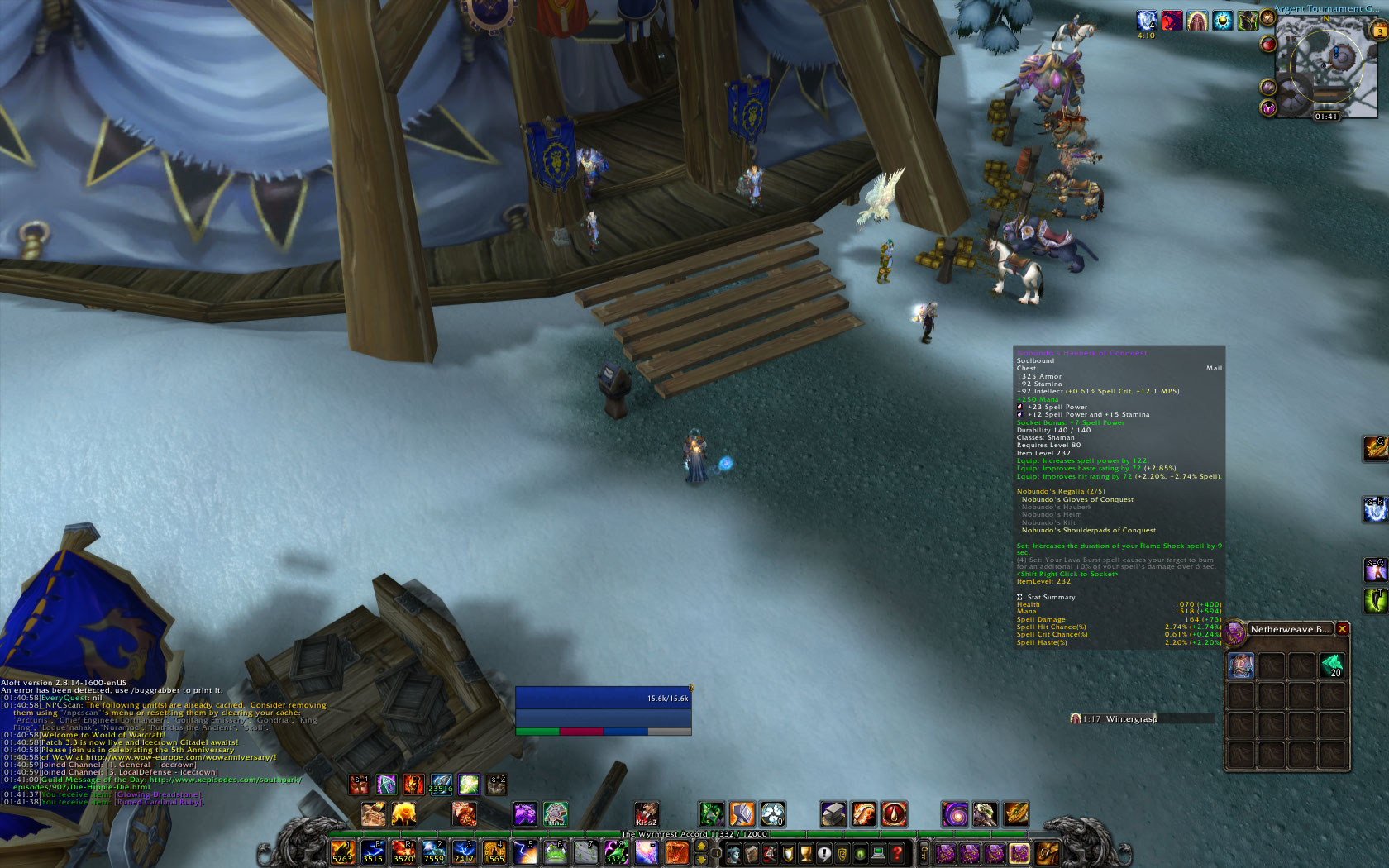The height and width of the screenshot is (868, 1389).
Task: Open the backpack bag slot
Action: [x=1046, y=852]
